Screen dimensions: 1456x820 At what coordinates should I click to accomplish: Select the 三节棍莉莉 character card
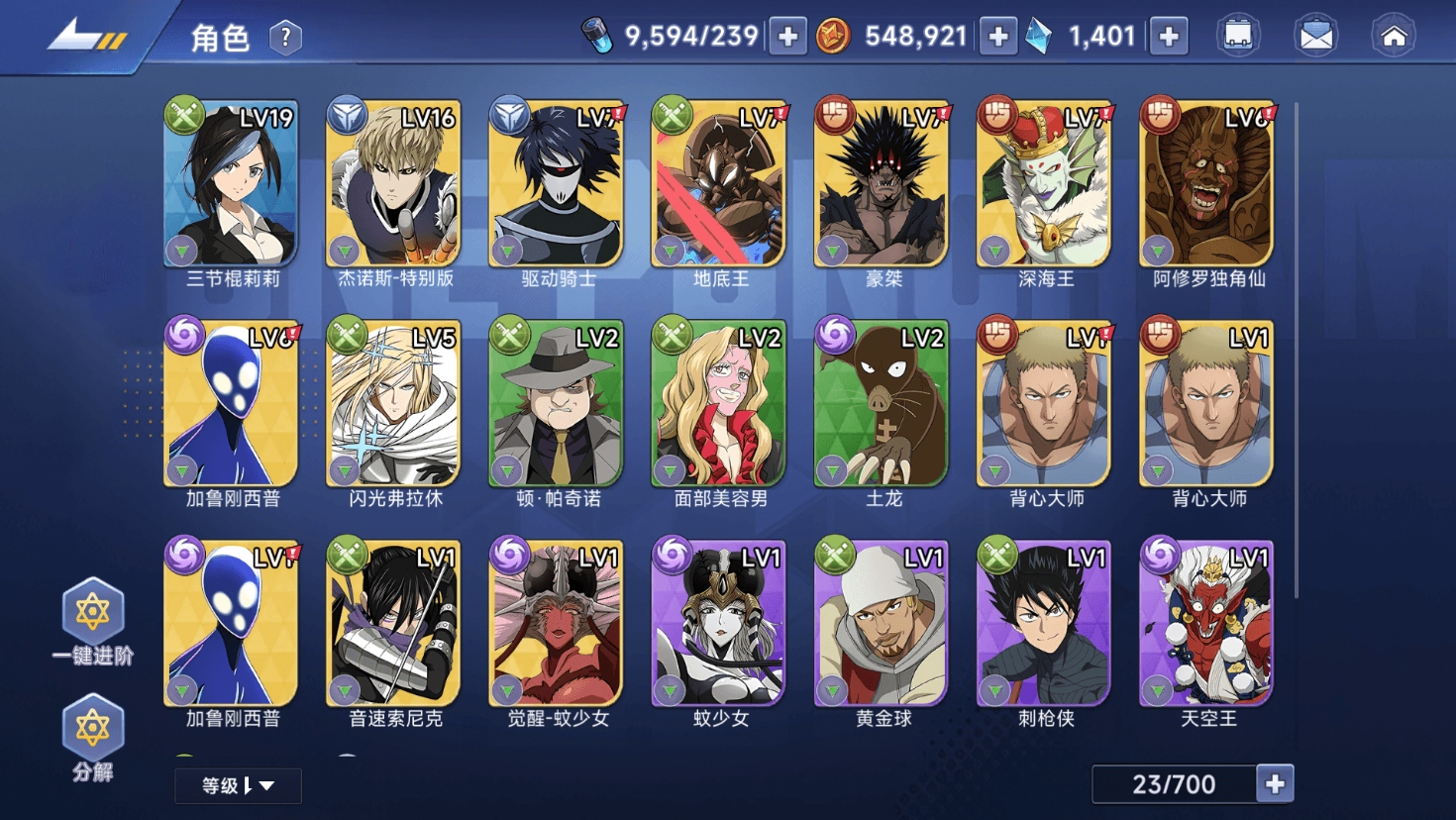click(232, 184)
